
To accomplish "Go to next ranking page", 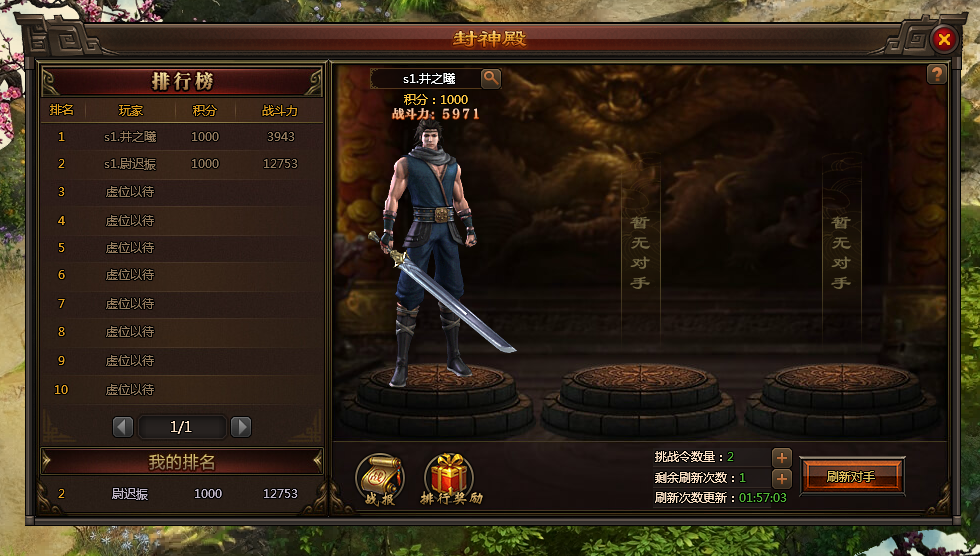I will click(241, 427).
